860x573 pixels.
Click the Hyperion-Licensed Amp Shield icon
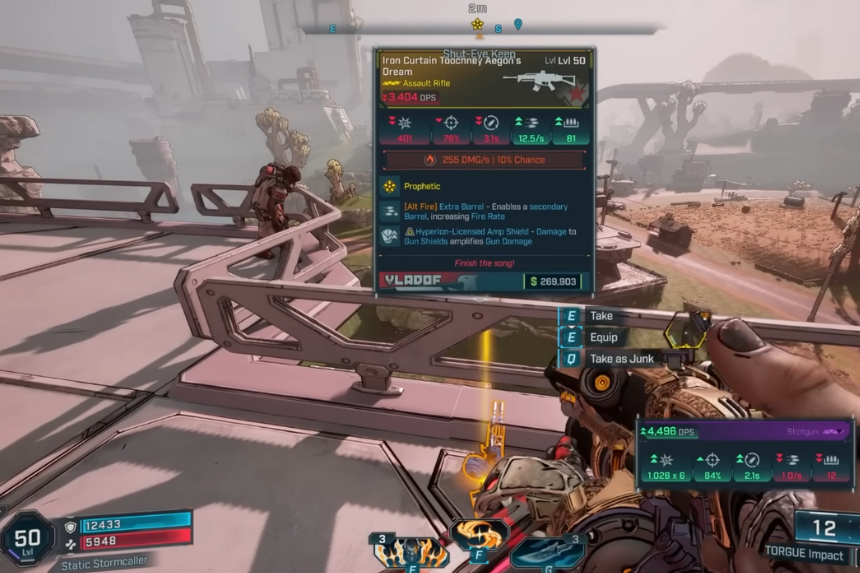[390, 236]
